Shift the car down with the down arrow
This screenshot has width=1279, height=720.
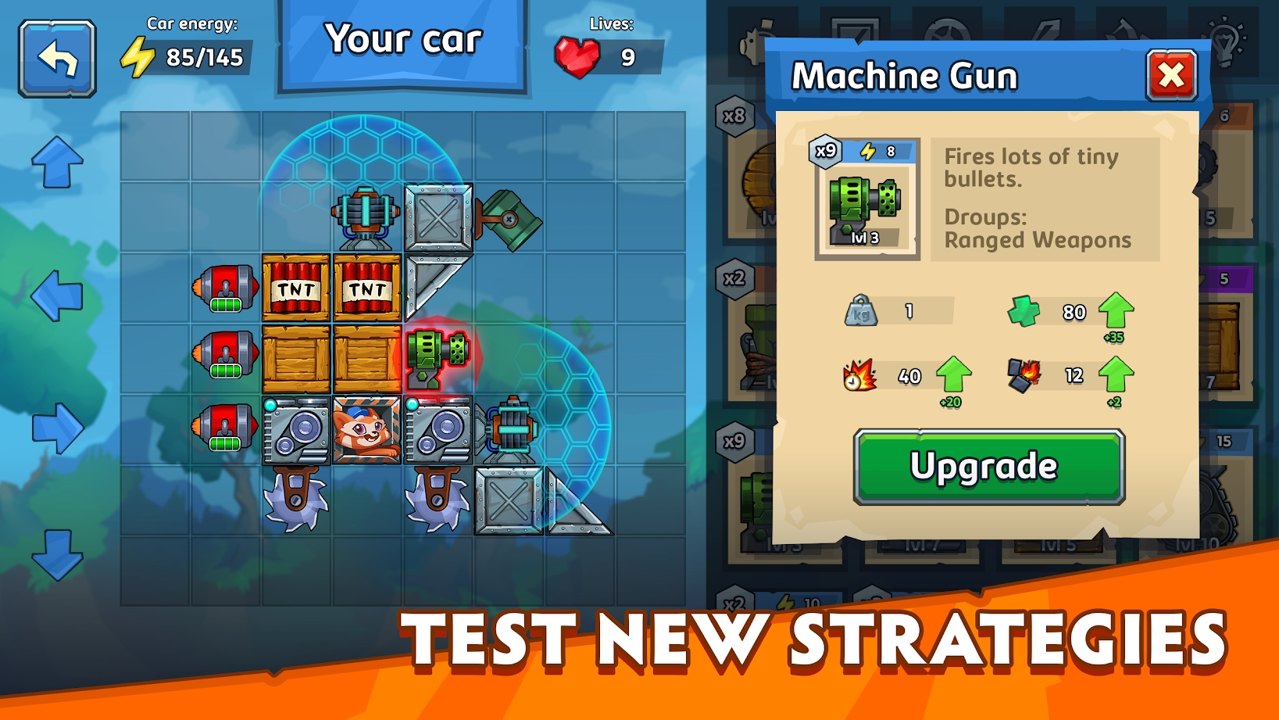coord(57,556)
